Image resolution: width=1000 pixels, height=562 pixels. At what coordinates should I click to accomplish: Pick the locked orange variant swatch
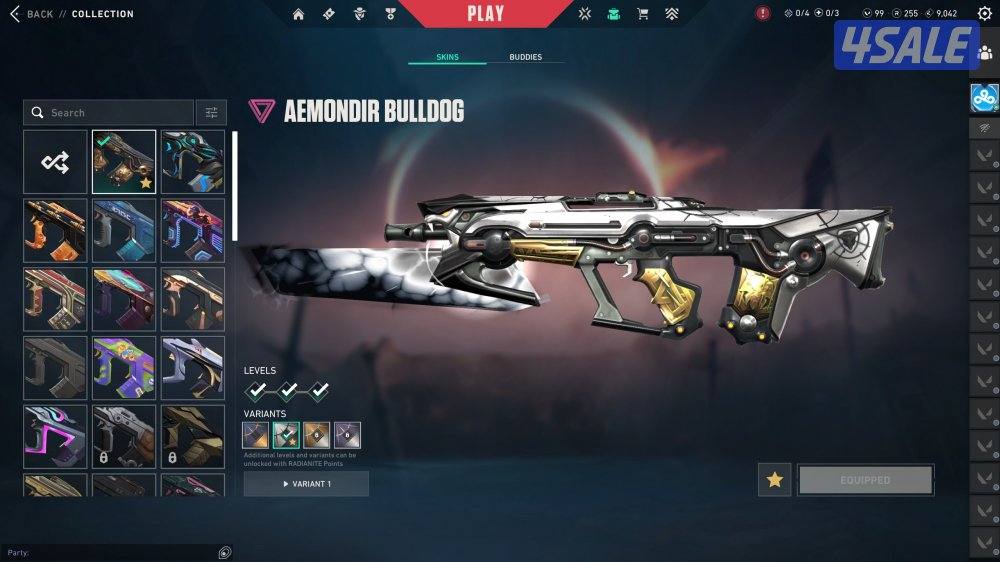click(317, 435)
